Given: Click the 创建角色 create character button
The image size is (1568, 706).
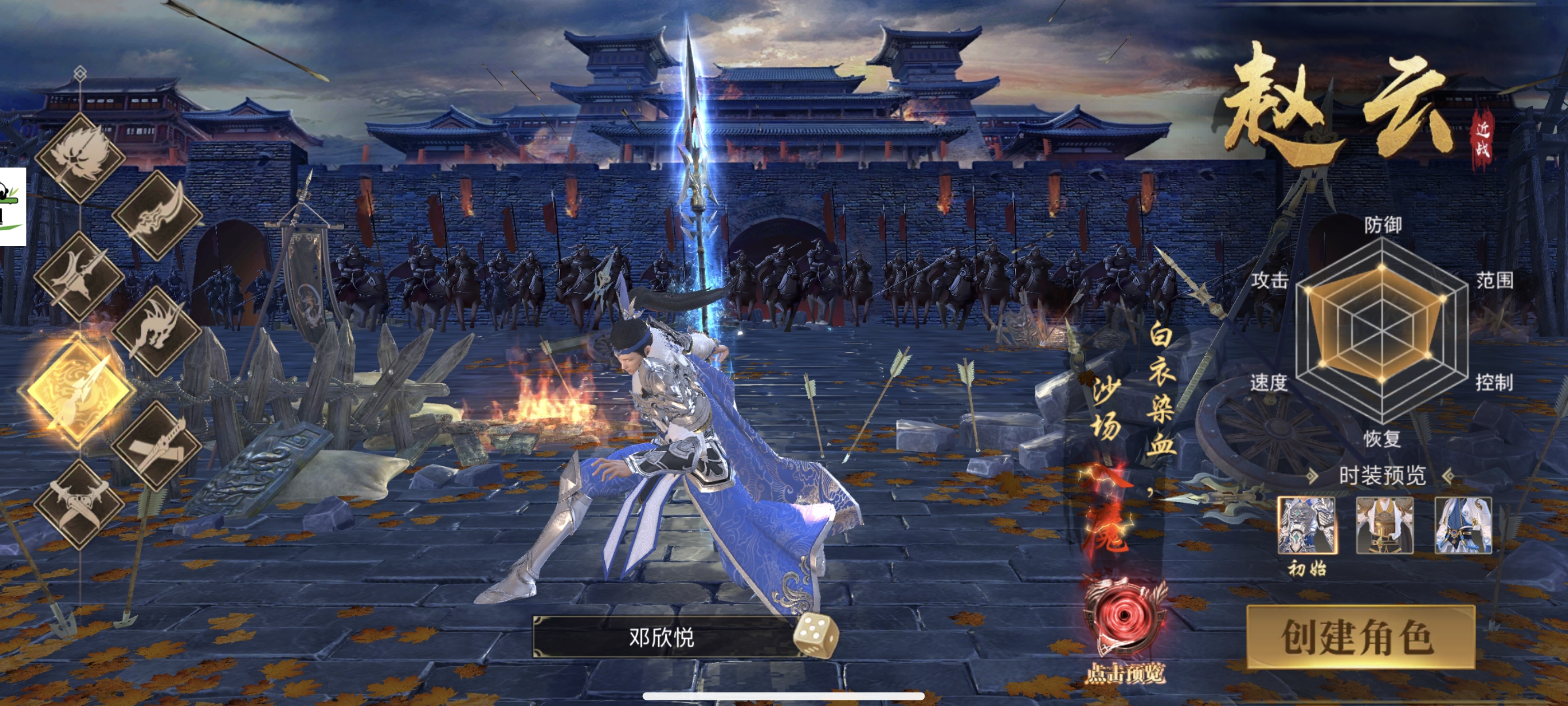Looking at the screenshot, I should (1360, 637).
